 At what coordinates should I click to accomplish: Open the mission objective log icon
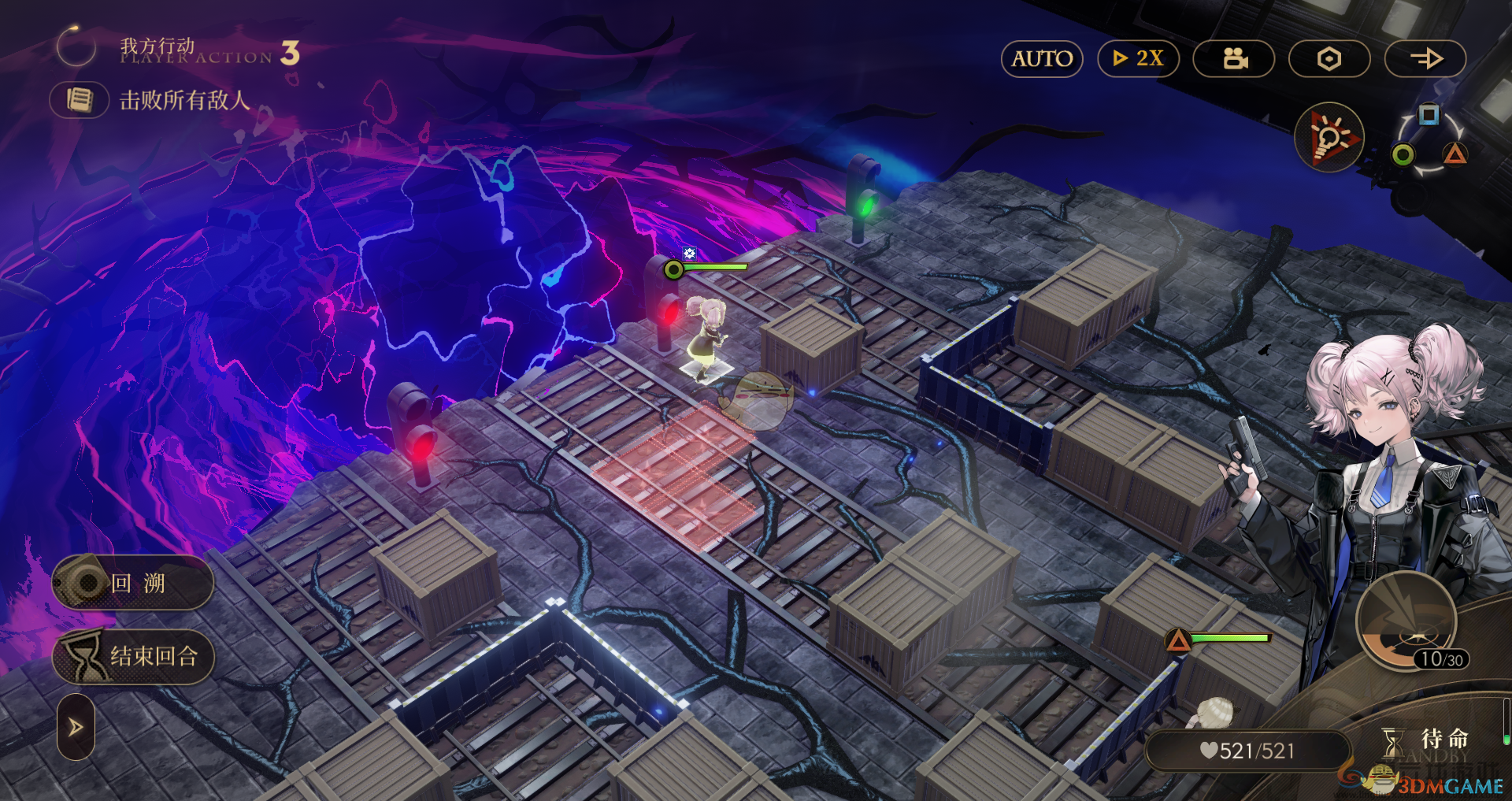point(80,100)
